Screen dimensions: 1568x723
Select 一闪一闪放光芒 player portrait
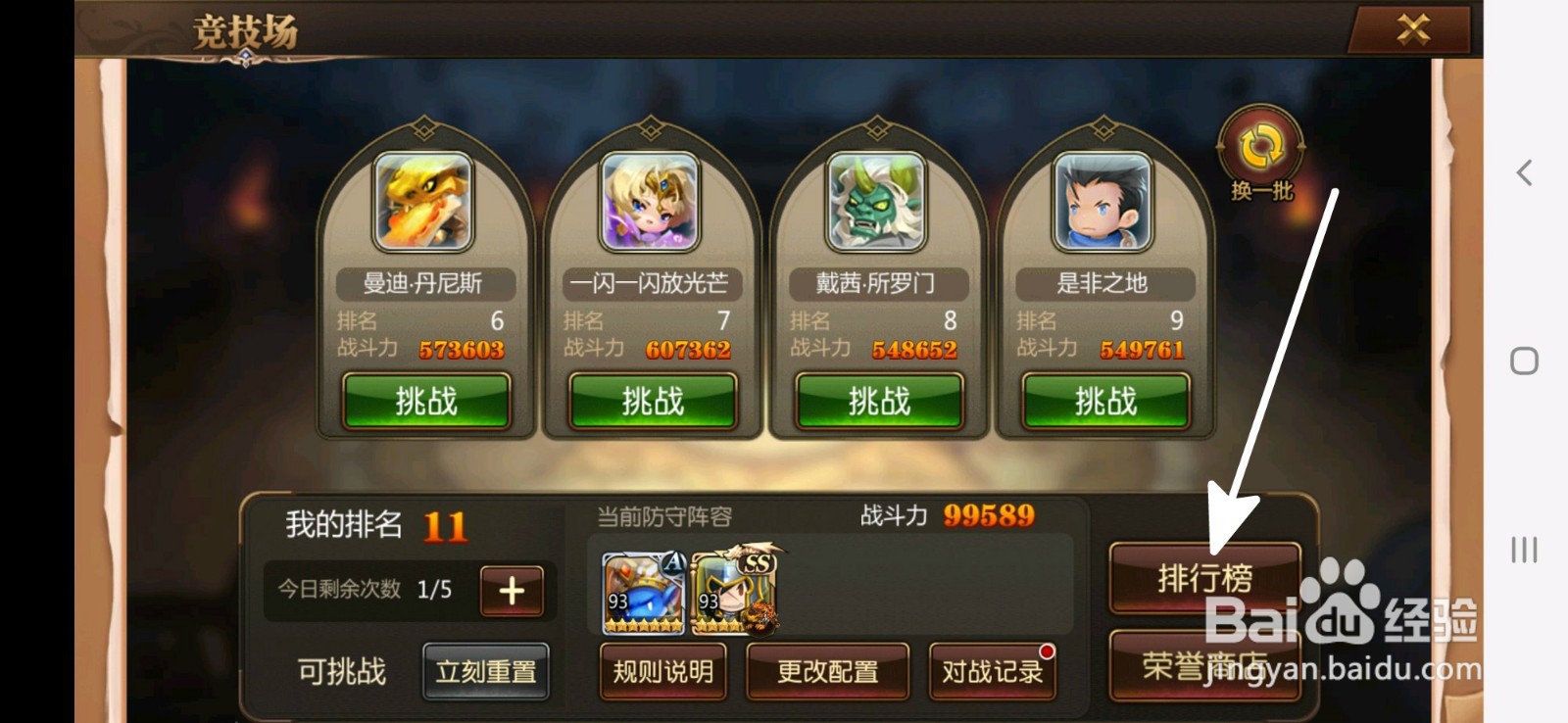pyautogui.click(x=652, y=203)
